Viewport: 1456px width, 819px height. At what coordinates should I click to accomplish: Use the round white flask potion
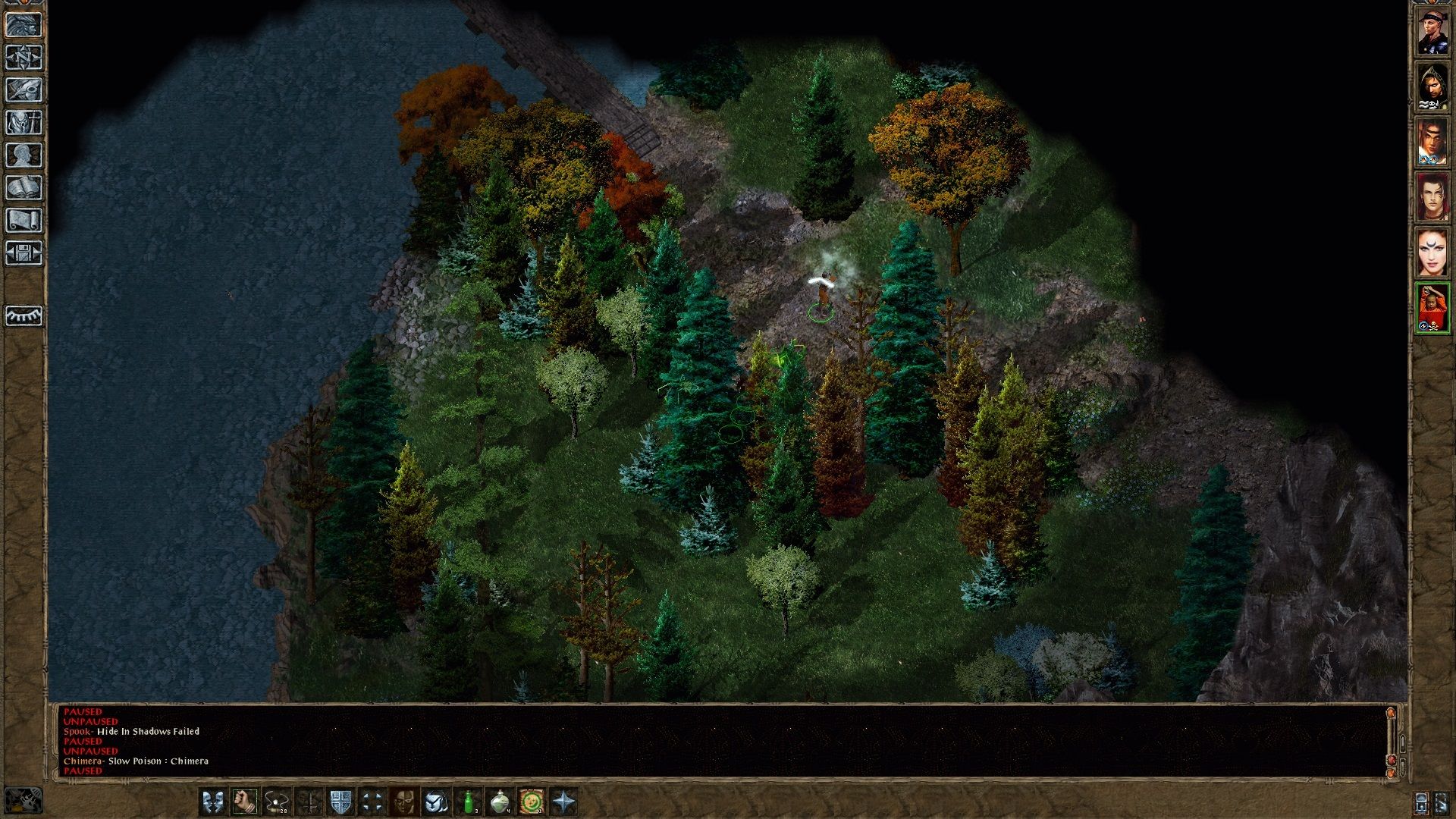500,802
